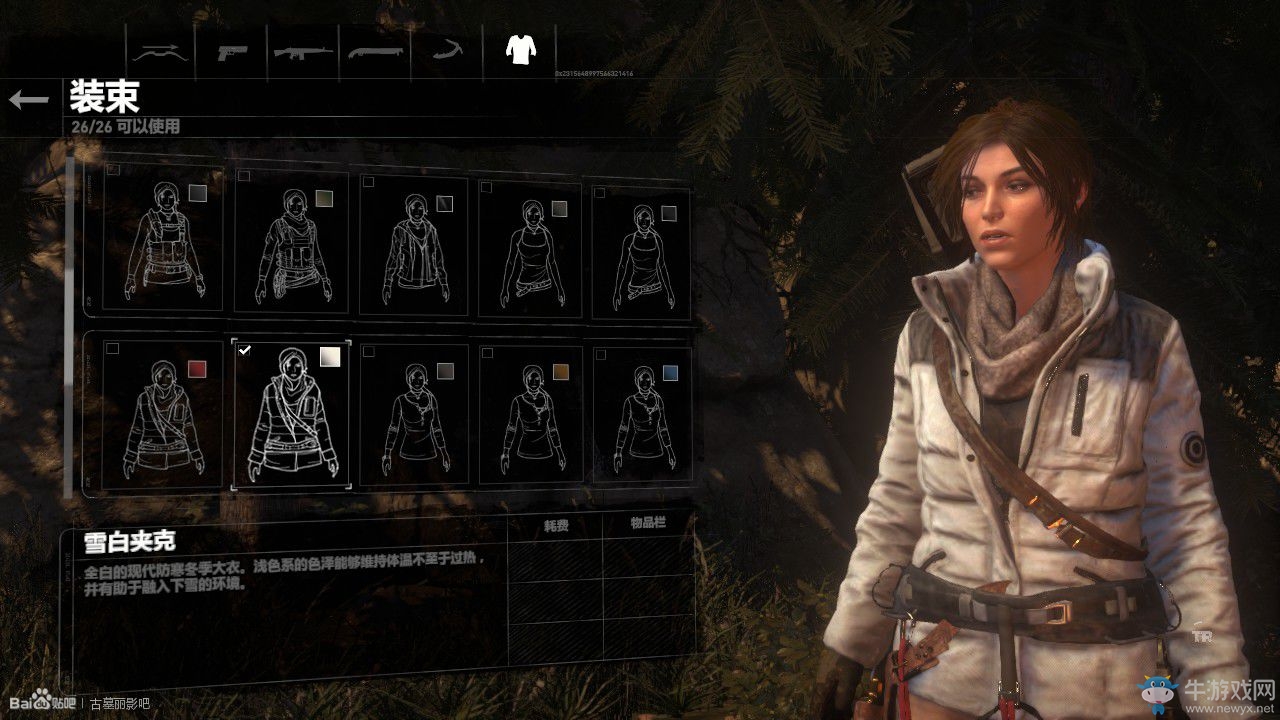The image size is (1280, 720).
Task: Pick the henley outfit with blue swatch
Action: [641, 414]
